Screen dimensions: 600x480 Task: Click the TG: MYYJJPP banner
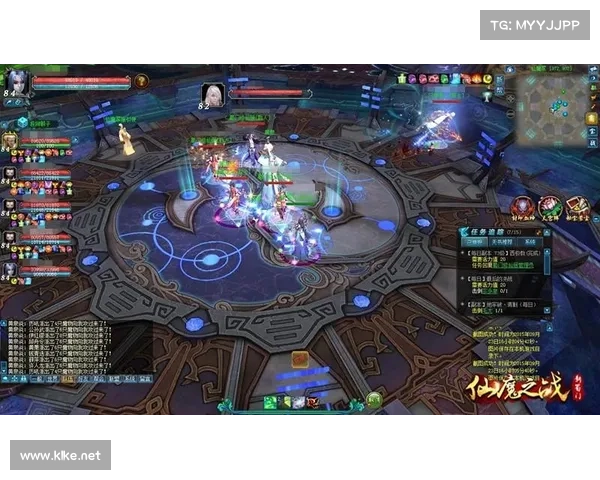535,24
